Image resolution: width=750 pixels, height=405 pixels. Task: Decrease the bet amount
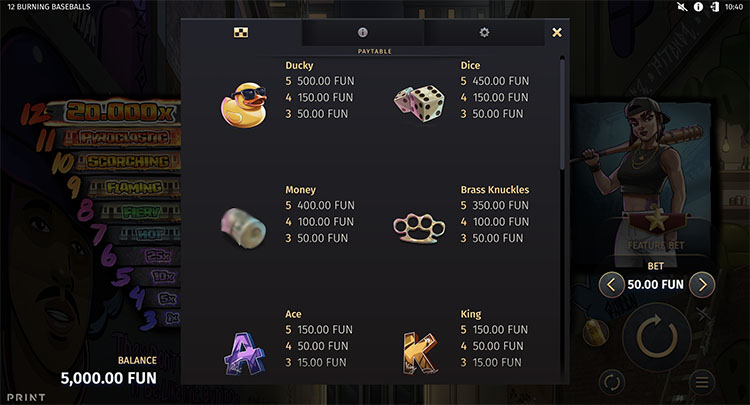611,284
